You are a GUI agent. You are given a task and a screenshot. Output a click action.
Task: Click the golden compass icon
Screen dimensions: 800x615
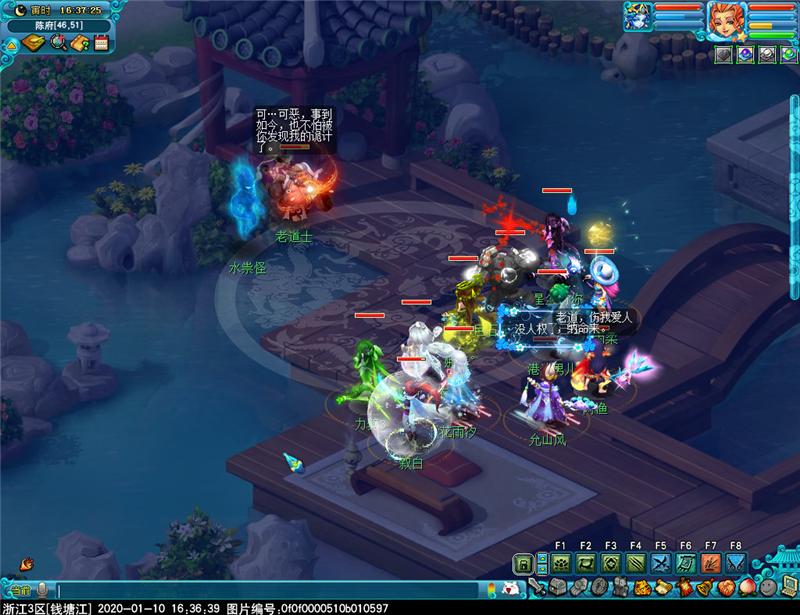pos(34,43)
